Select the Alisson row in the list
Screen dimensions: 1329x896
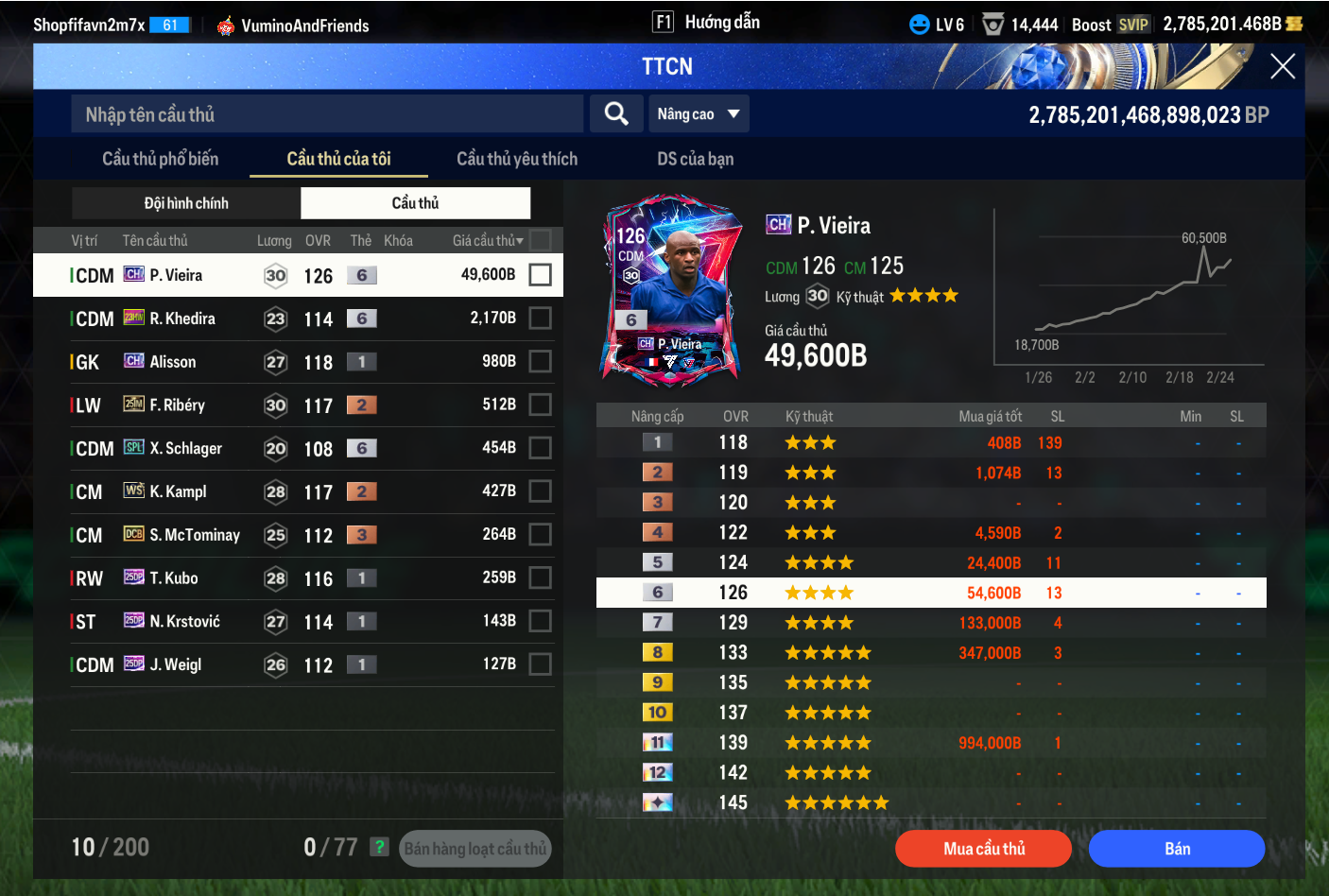tap(284, 362)
